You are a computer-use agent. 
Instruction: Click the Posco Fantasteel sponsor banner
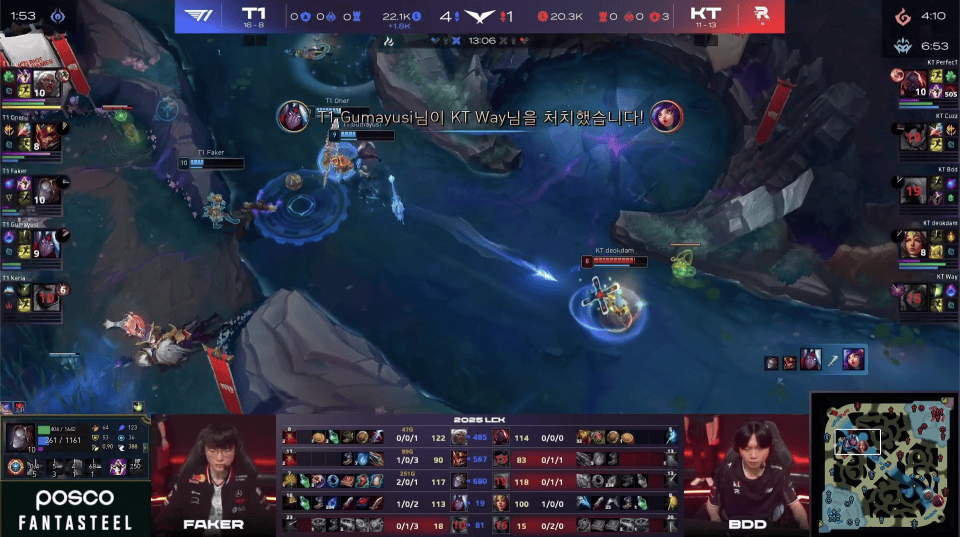point(75,510)
